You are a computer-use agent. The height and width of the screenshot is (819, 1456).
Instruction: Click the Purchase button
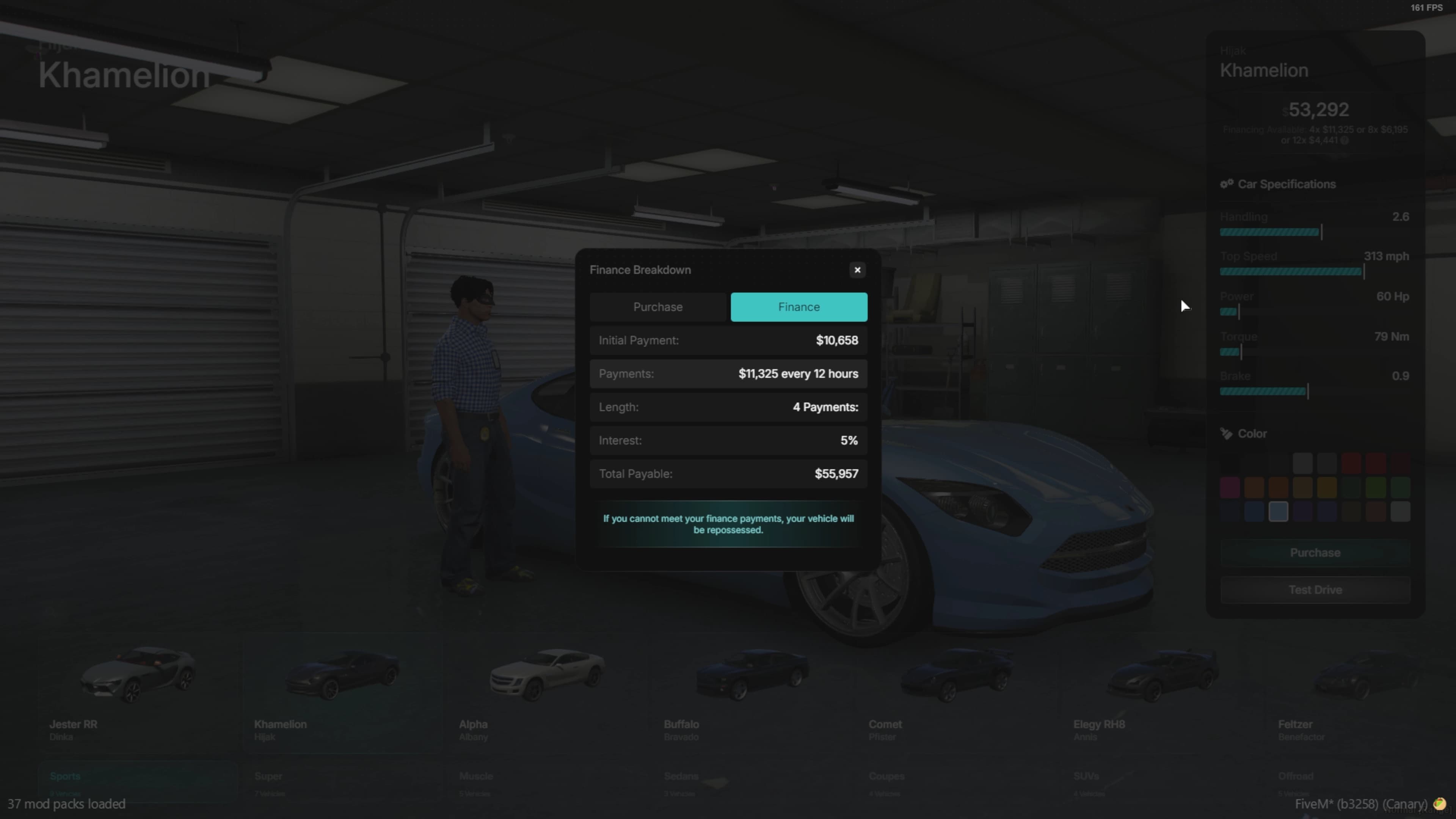(x=1315, y=552)
